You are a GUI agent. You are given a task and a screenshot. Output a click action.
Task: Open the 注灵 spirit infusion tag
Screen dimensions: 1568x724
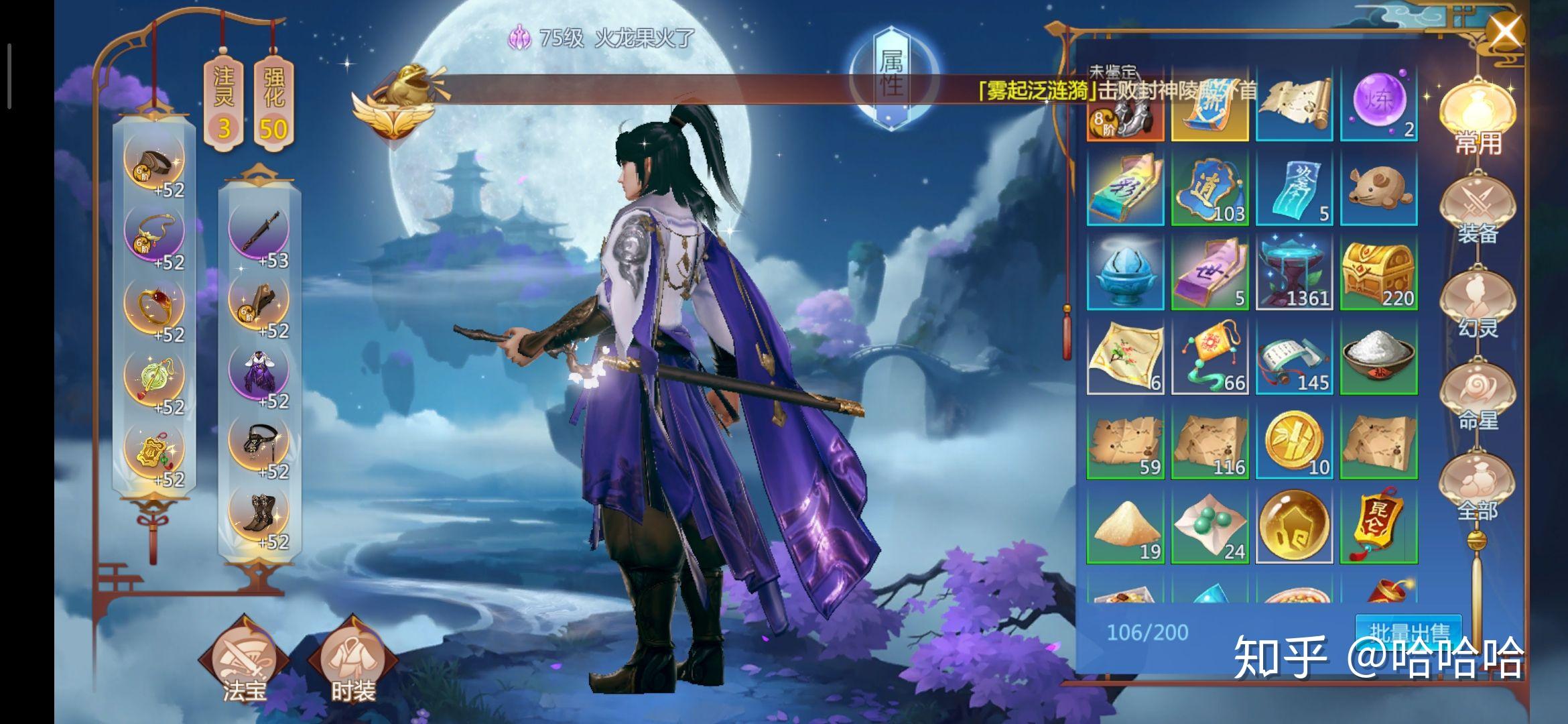pos(223,104)
